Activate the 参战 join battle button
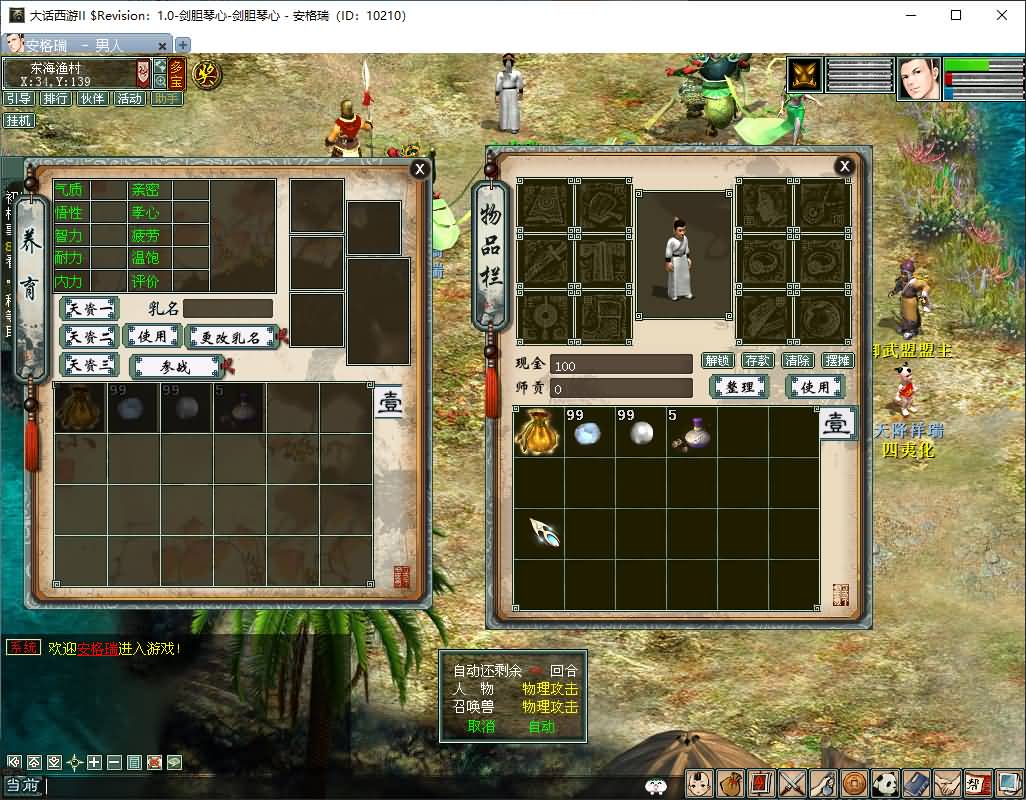The height and width of the screenshot is (800, 1026). (176, 367)
